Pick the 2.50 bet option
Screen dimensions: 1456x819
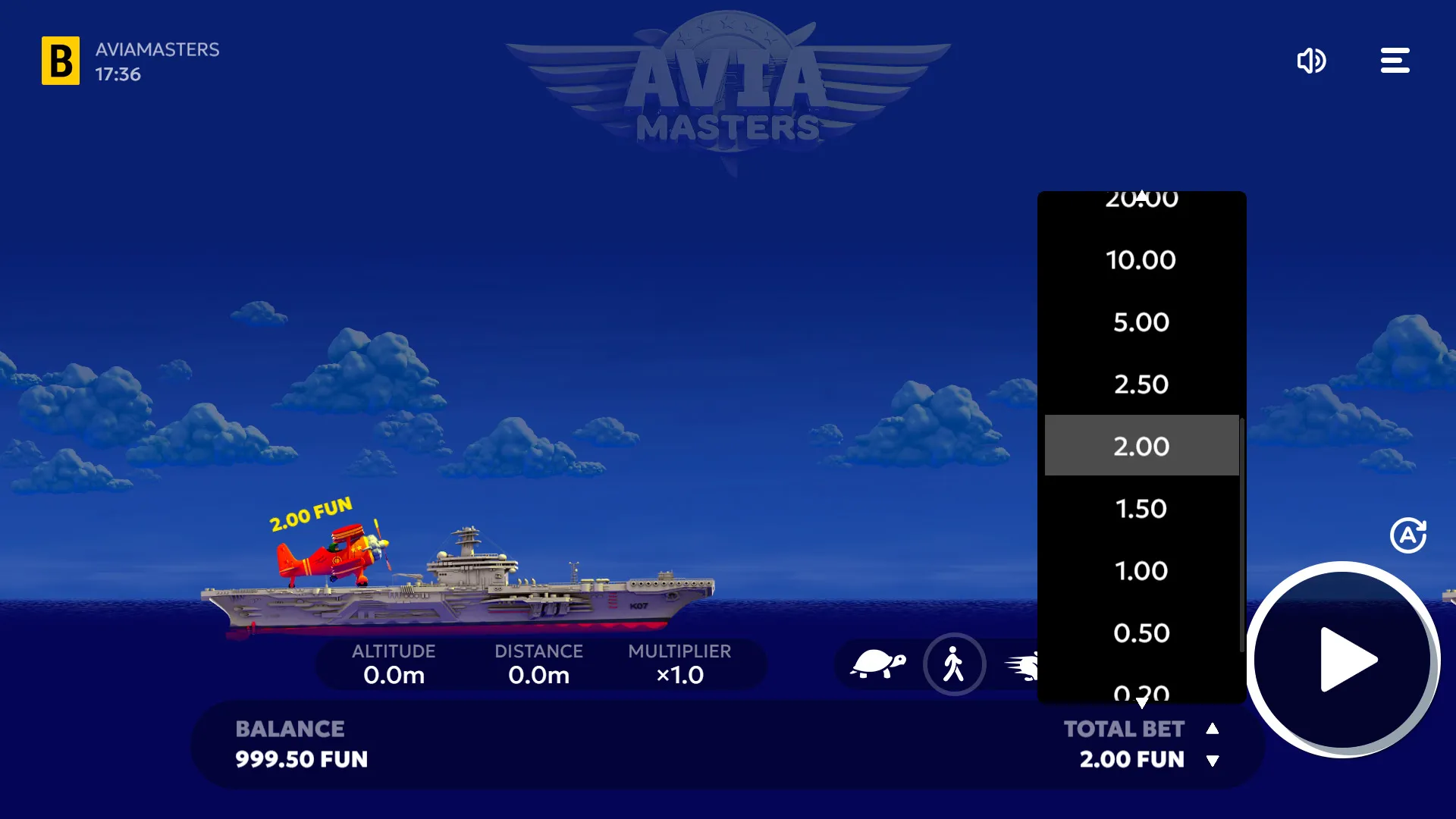click(x=1141, y=384)
